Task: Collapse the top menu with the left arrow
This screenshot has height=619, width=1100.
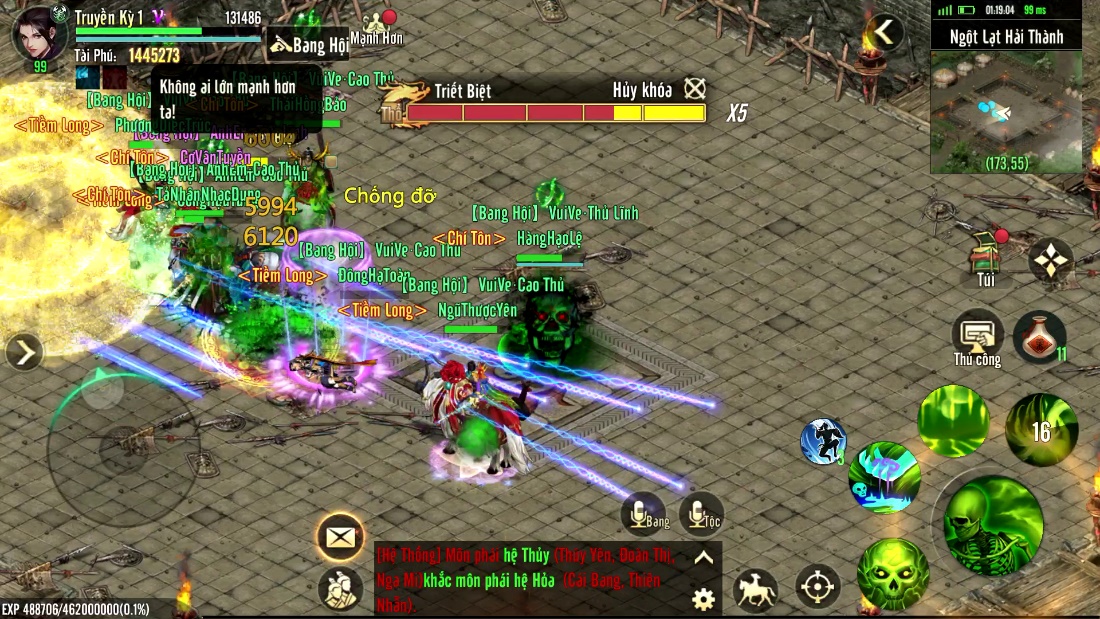Action: pyautogui.click(x=884, y=33)
